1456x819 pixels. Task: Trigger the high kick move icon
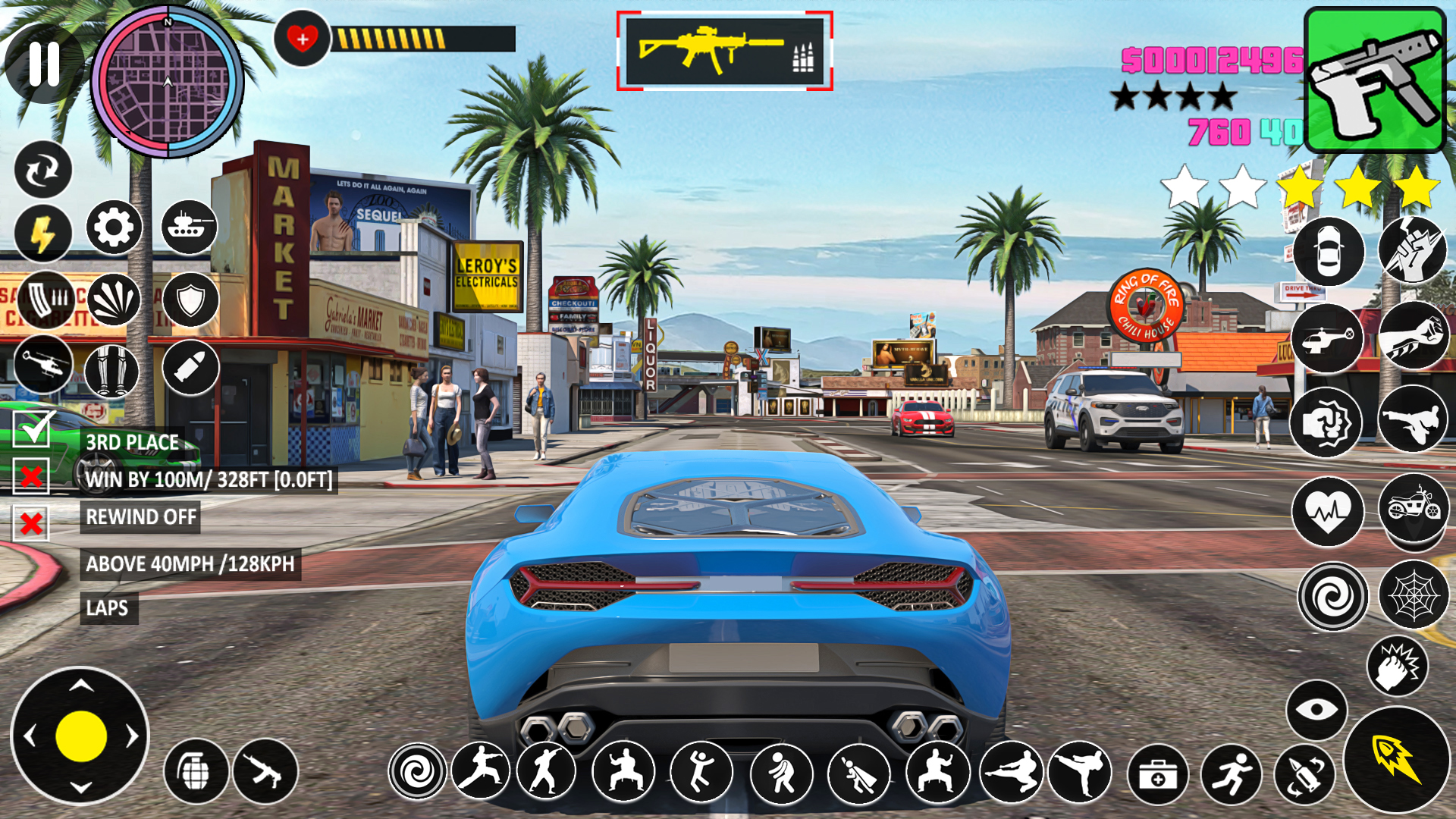pyautogui.click(x=1080, y=773)
